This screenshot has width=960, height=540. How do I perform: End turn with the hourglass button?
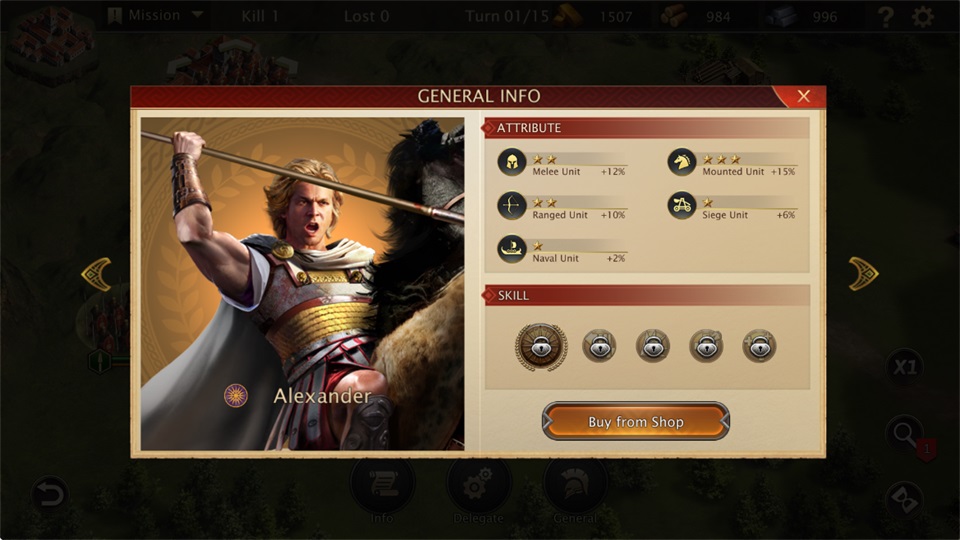[x=905, y=499]
